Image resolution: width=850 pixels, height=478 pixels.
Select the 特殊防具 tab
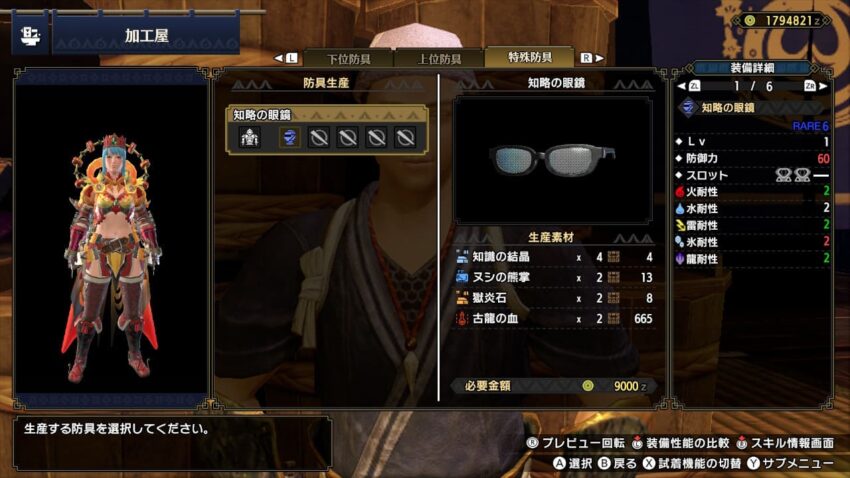[x=529, y=58]
